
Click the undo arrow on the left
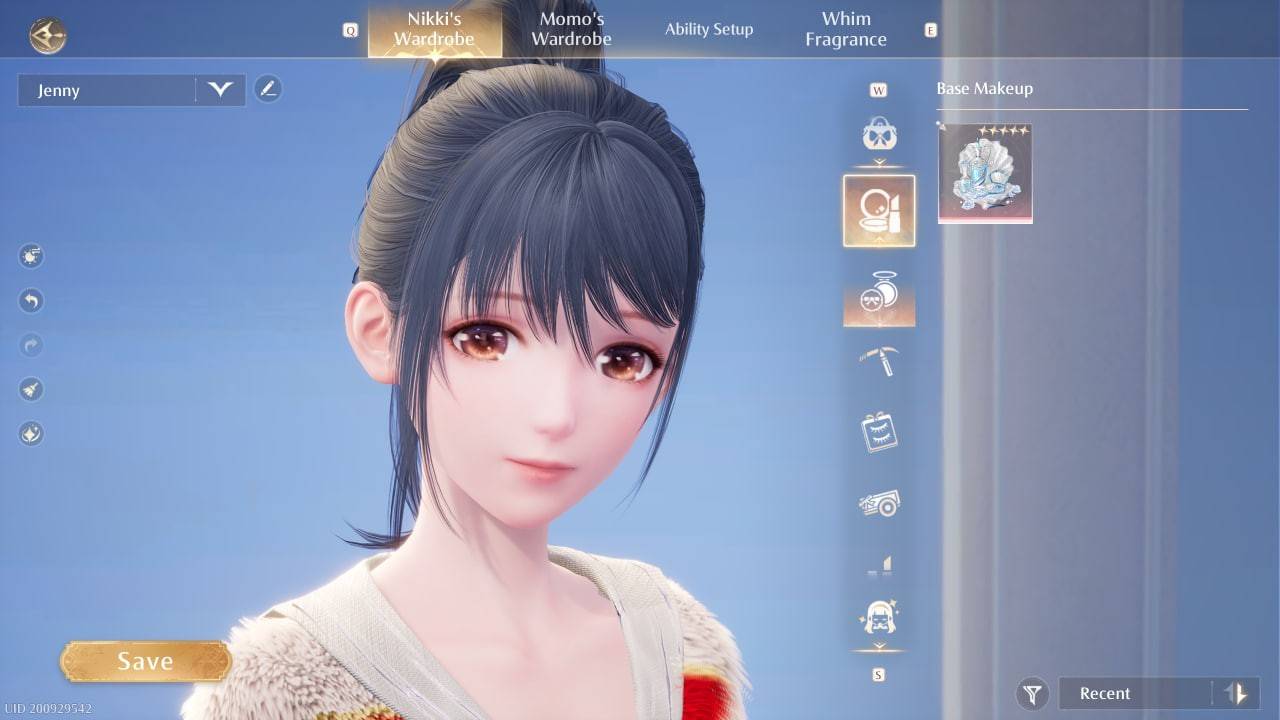(30, 301)
